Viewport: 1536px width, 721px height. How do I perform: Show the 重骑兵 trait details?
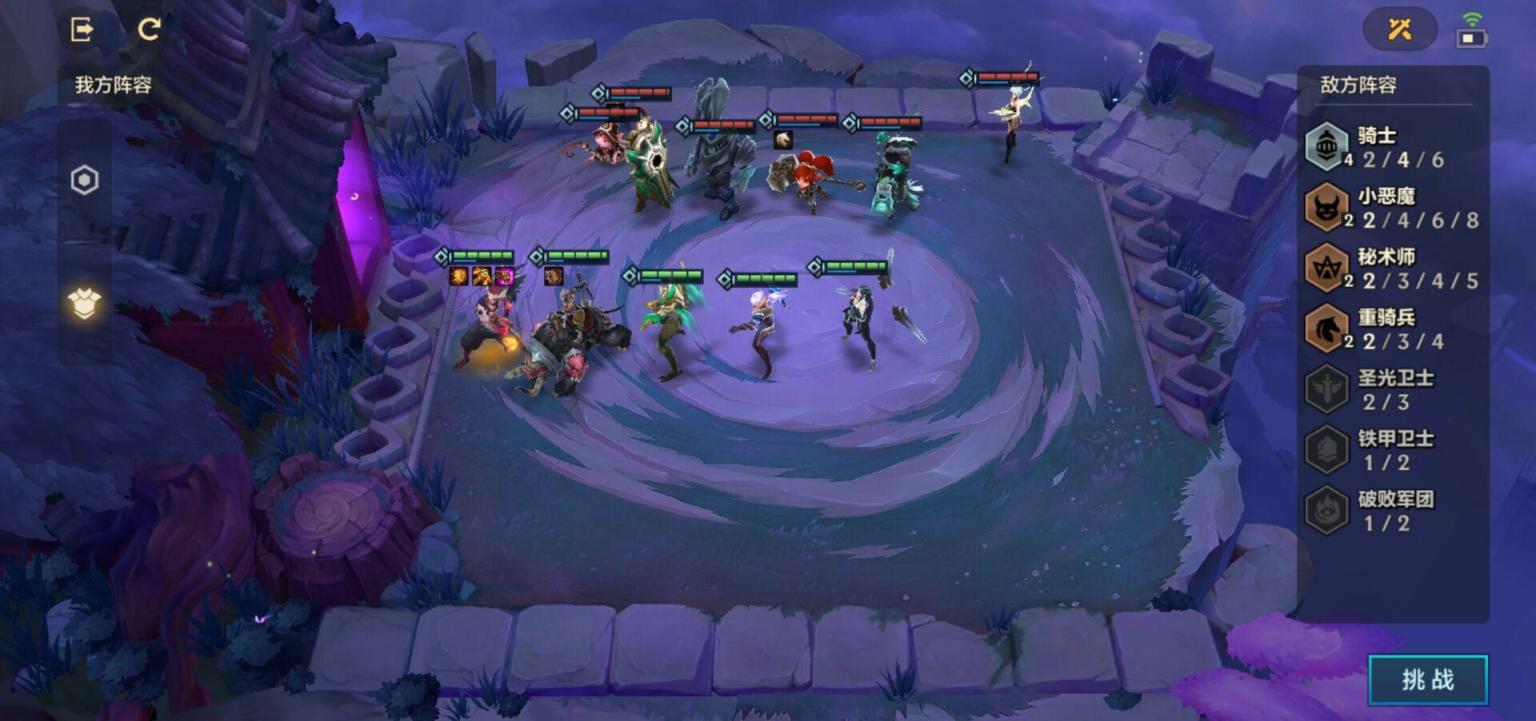pos(1392,329)
